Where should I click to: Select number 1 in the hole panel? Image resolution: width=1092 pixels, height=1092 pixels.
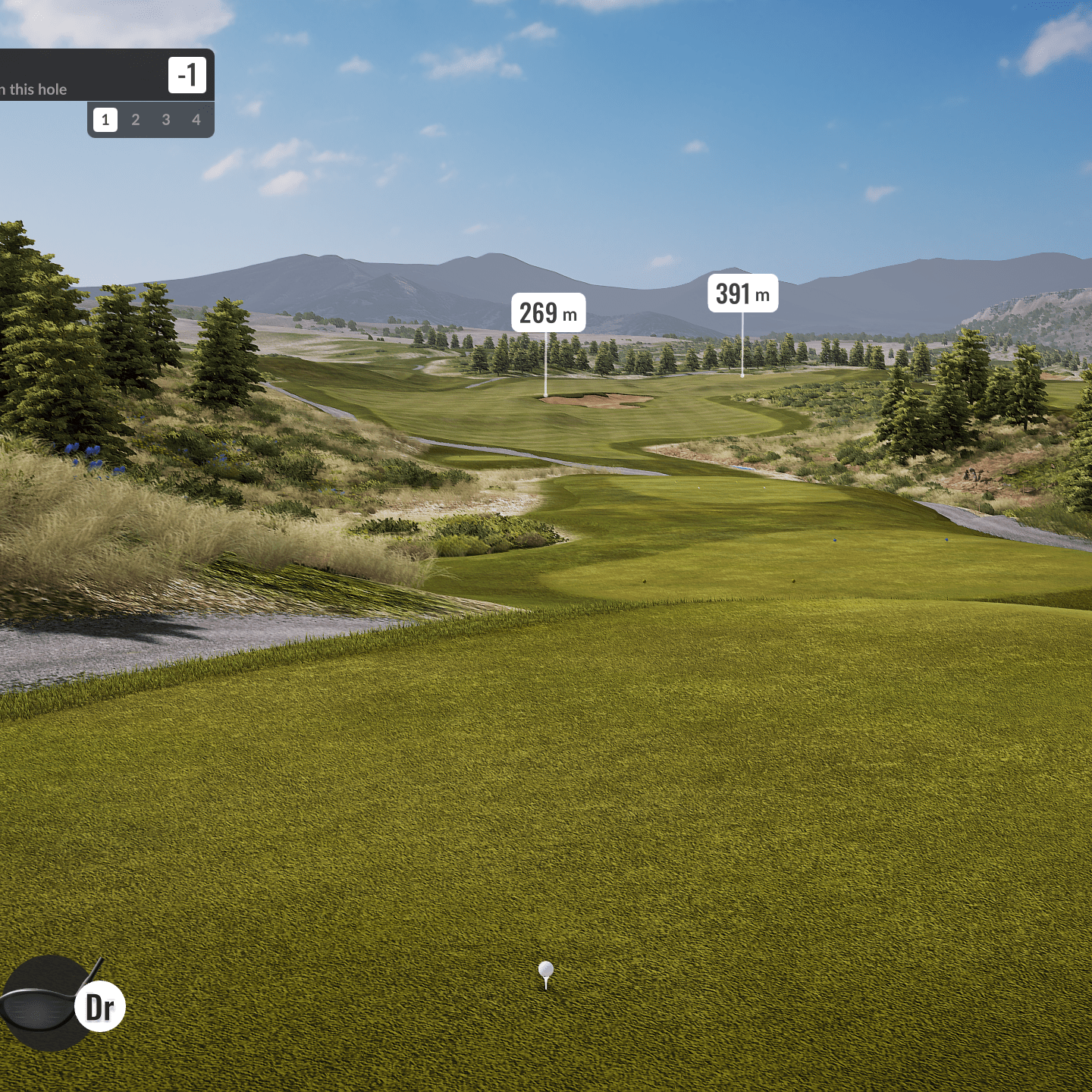(105, 120)
